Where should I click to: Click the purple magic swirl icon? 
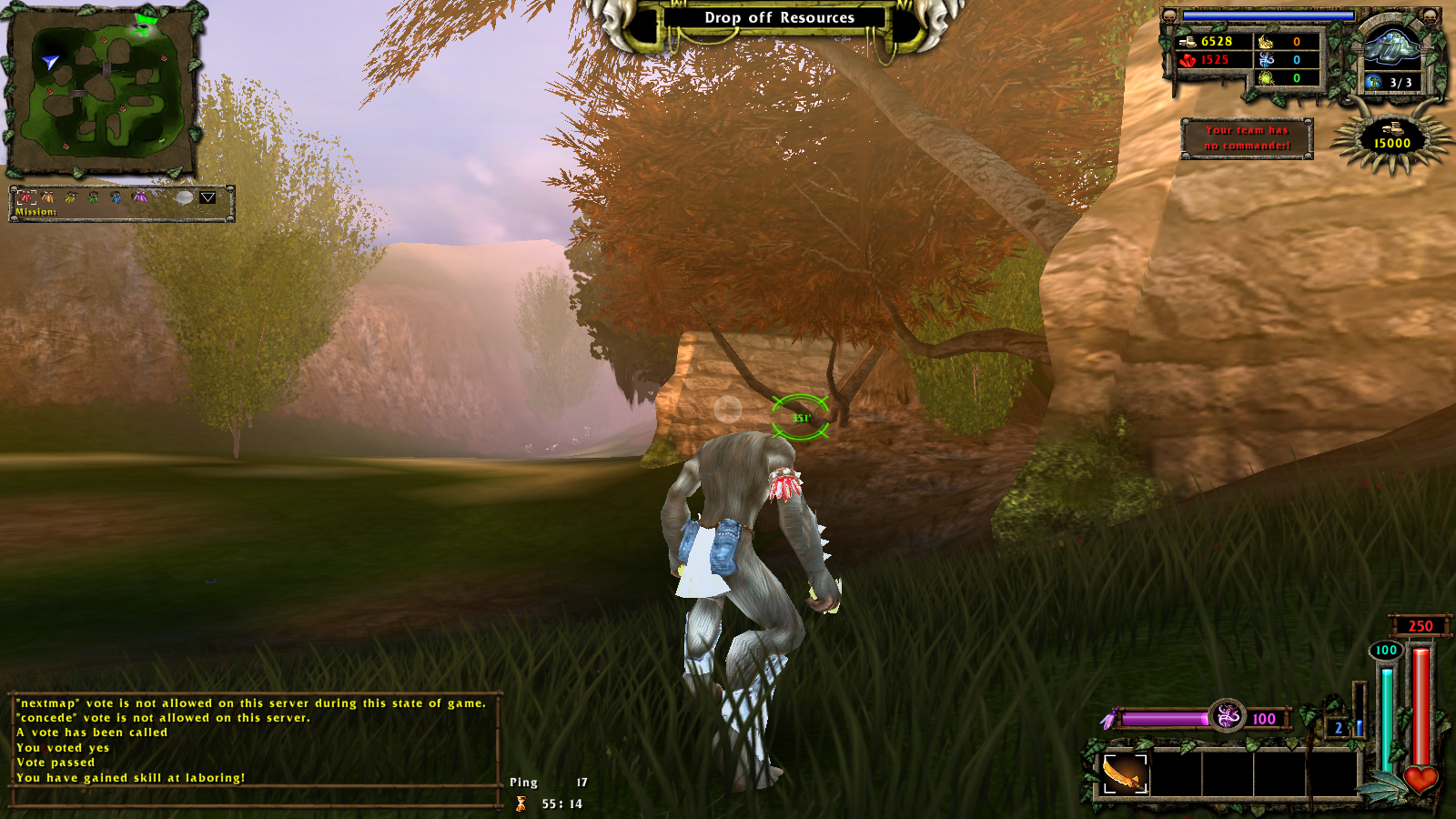pyautogui.click(x=1227, y=716)
